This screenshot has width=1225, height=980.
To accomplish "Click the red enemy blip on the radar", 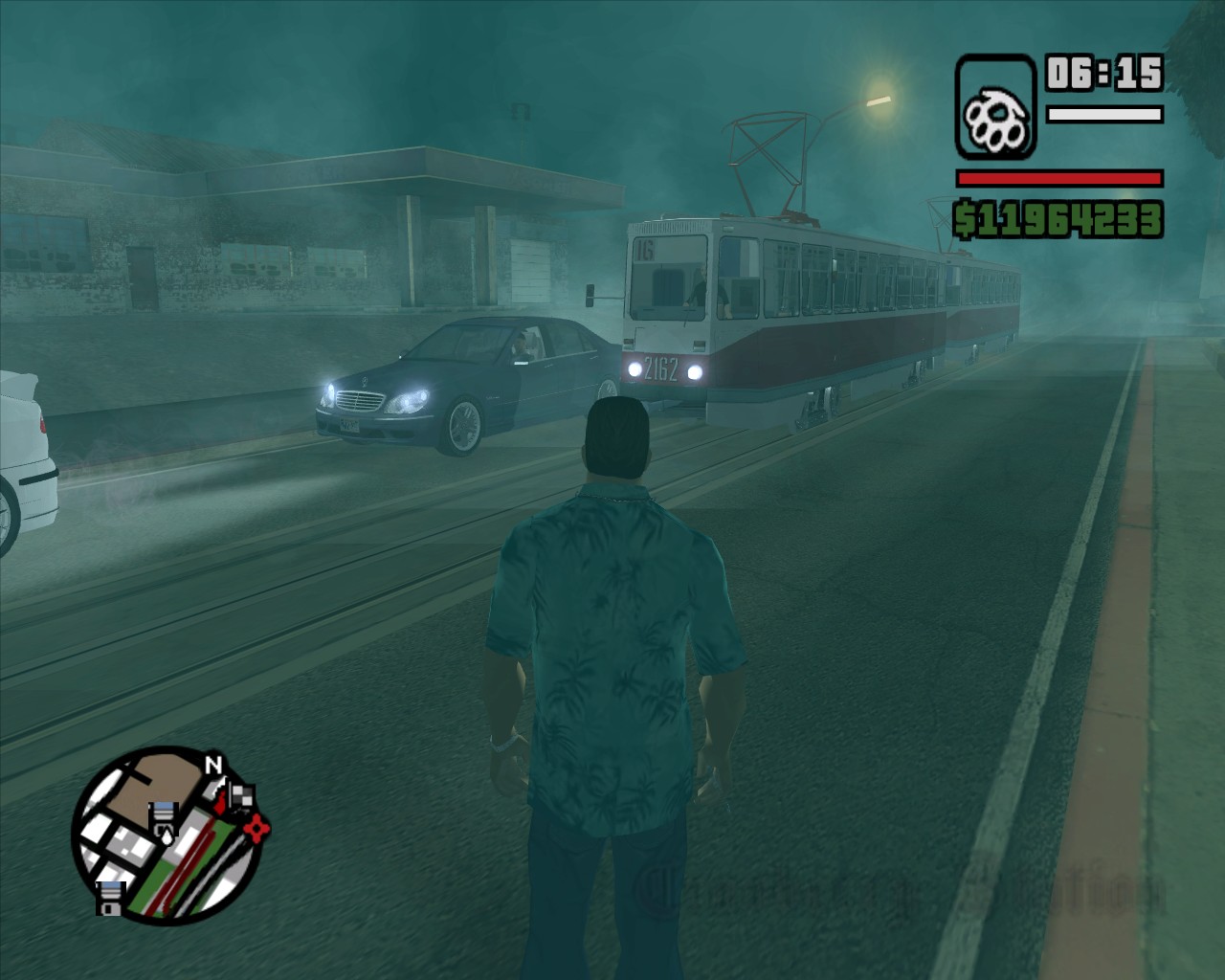I will pyautogui.click(x=221, y=802).
